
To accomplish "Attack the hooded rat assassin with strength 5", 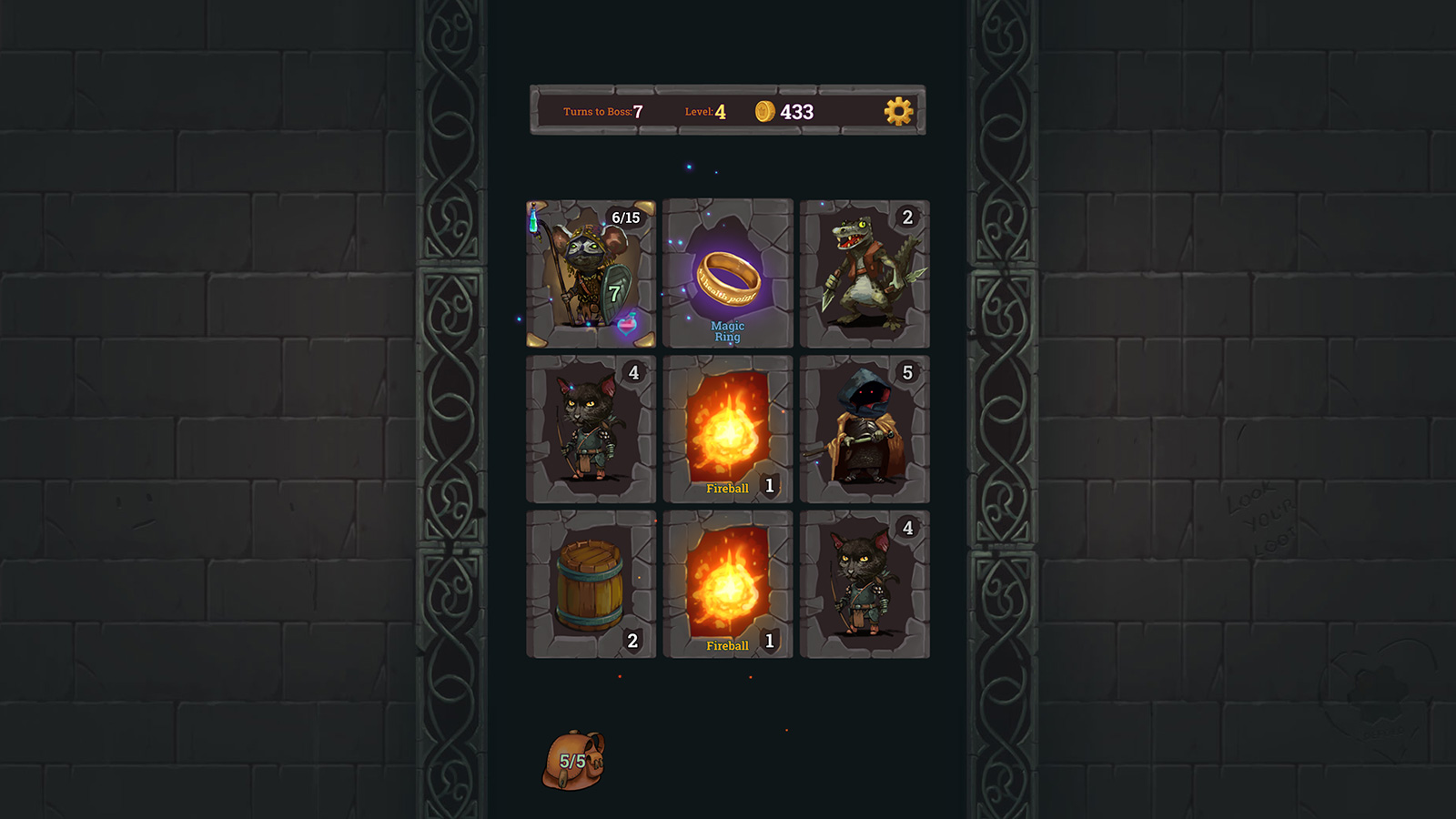I will 864,428.
